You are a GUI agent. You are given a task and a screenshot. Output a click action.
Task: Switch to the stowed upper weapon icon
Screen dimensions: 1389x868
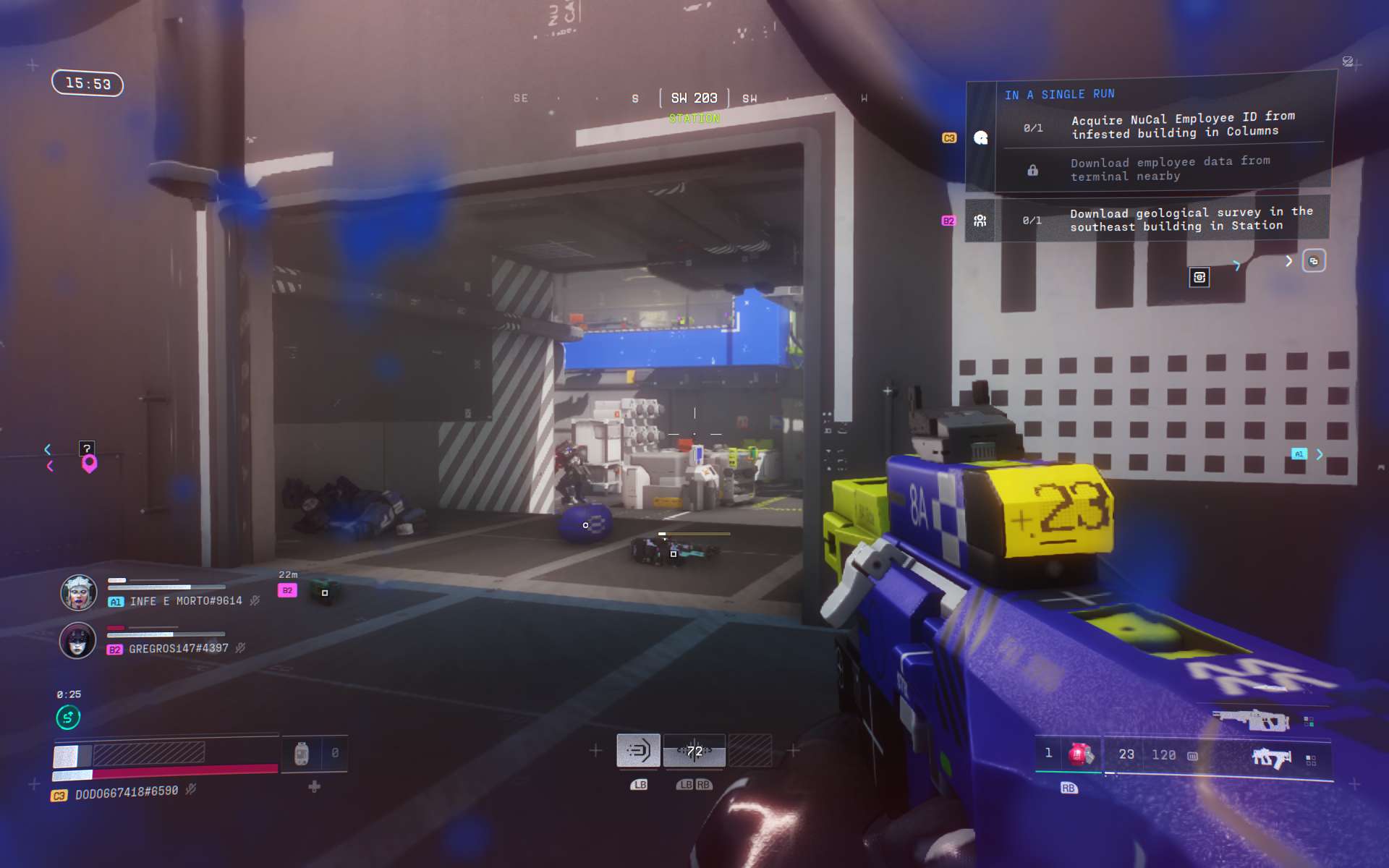[x=1251, y=720]
